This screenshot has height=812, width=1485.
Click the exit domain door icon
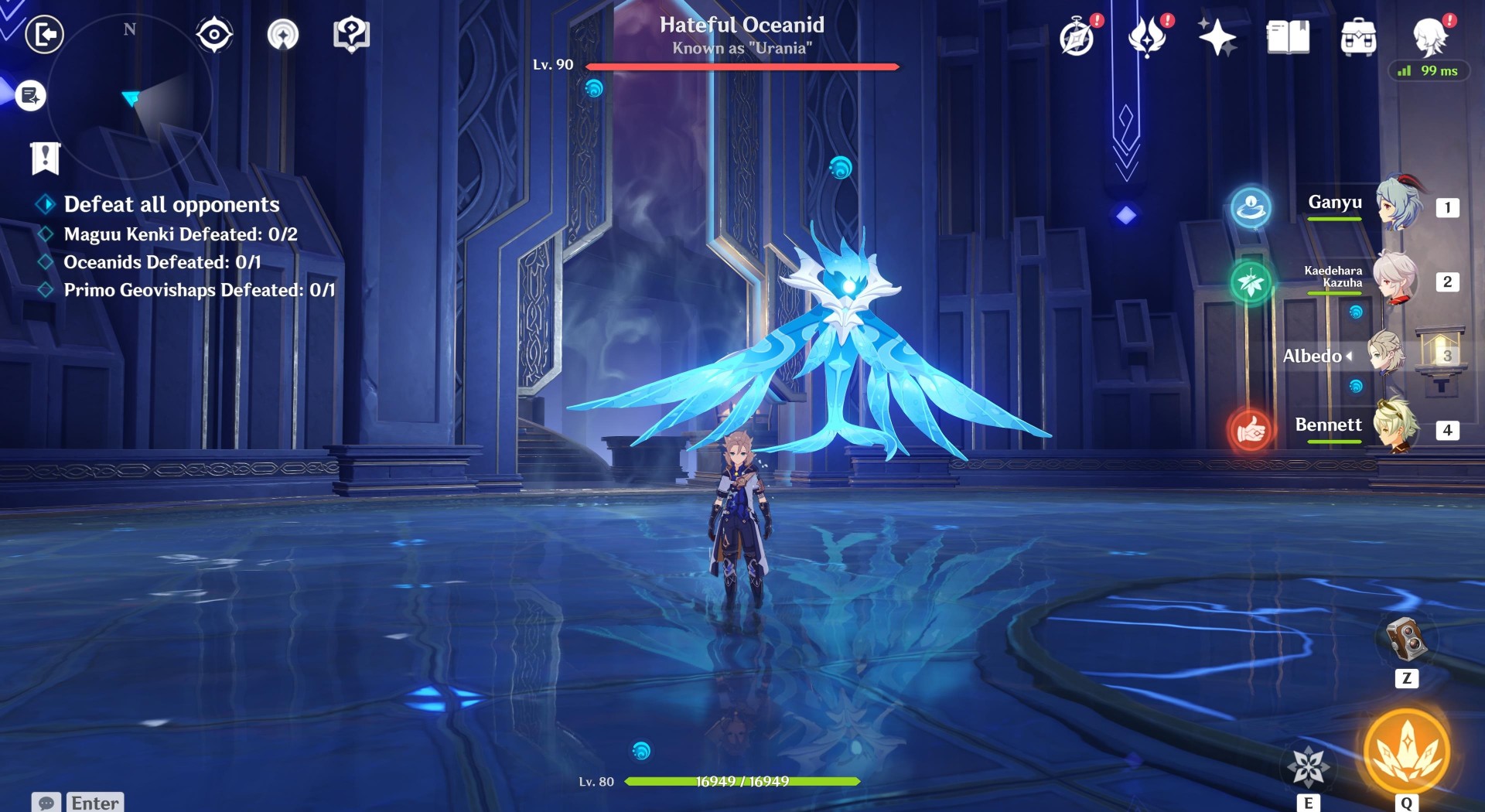44,33
